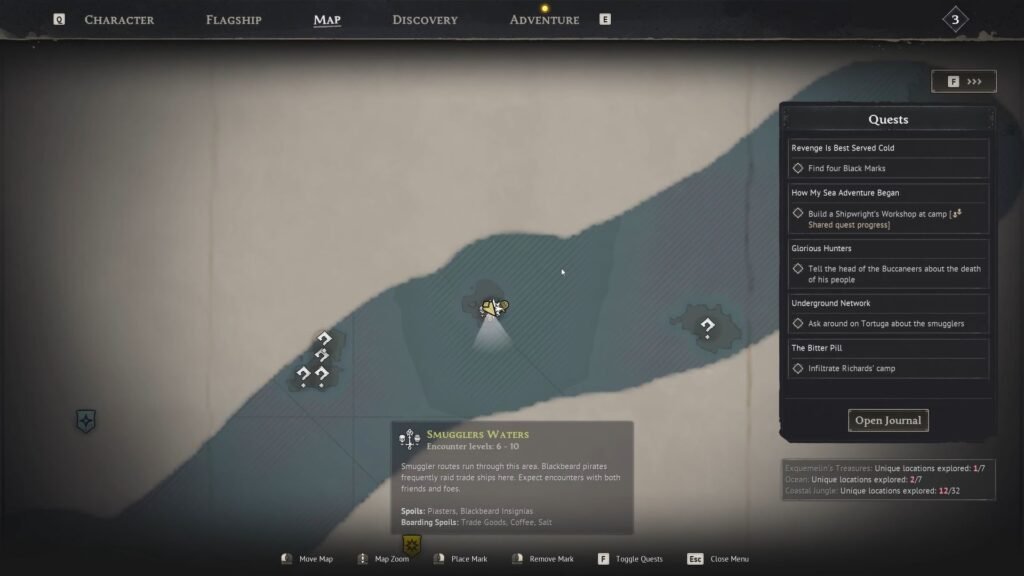Image resolution: width=1024 pixels, height=576 pixels.
Task: Click the blue shield map marker
Action: [86, 421]
